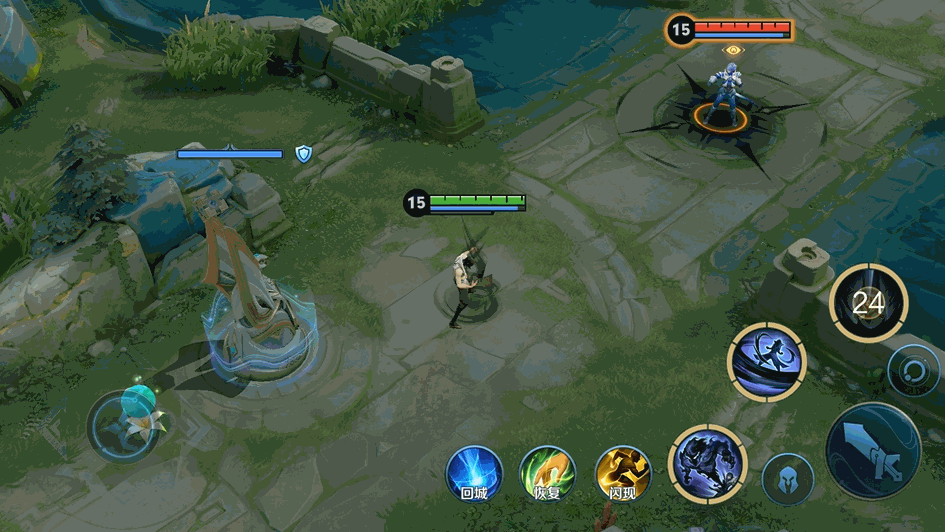The height and width of the screenshot is (532, 945).
Task: Activate the 回城 recall spell
Action: pos(473,473)
